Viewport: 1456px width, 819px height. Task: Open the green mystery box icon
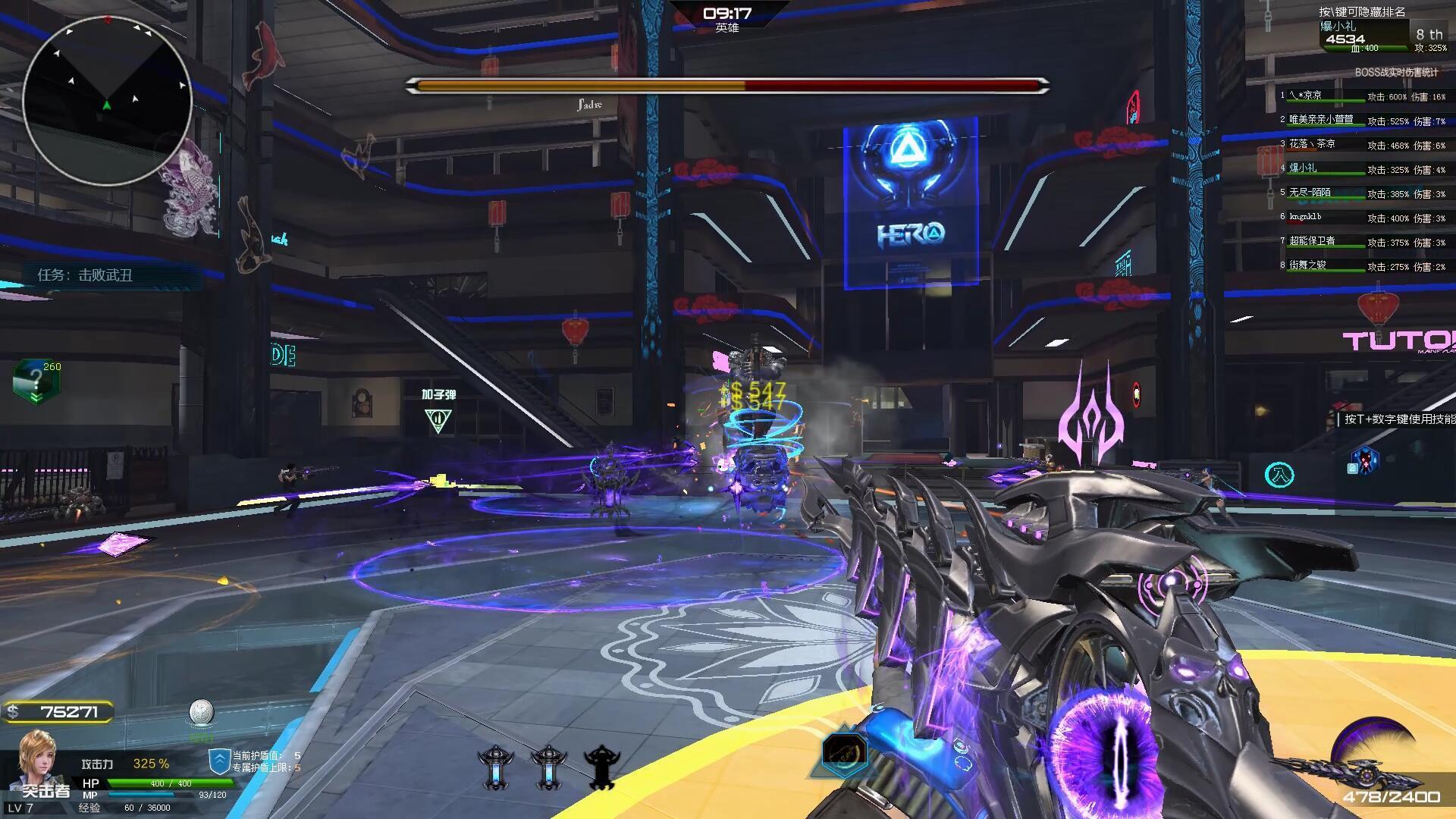coord(34,381)
